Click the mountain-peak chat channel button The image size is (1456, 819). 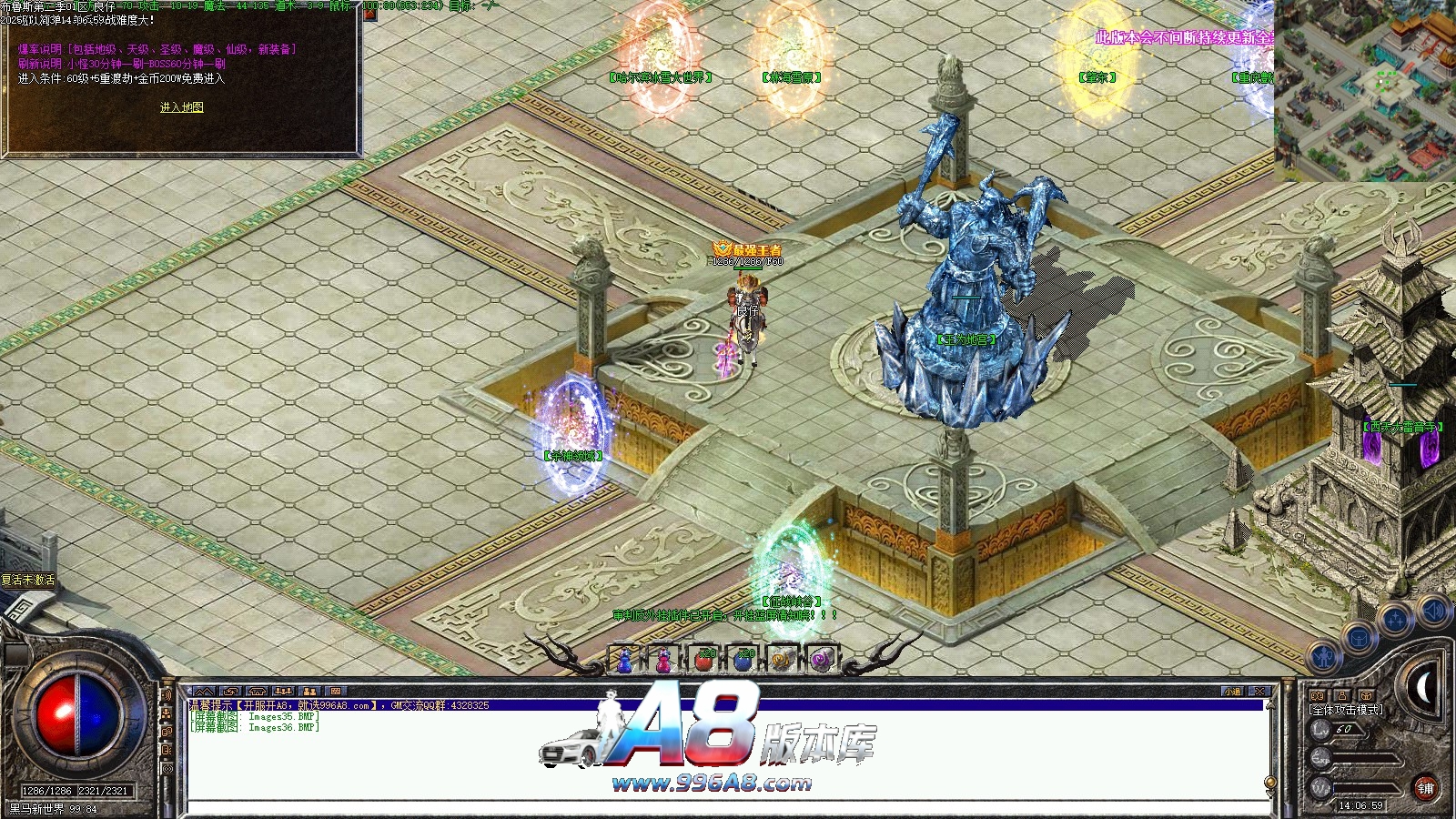click(204, 692)
